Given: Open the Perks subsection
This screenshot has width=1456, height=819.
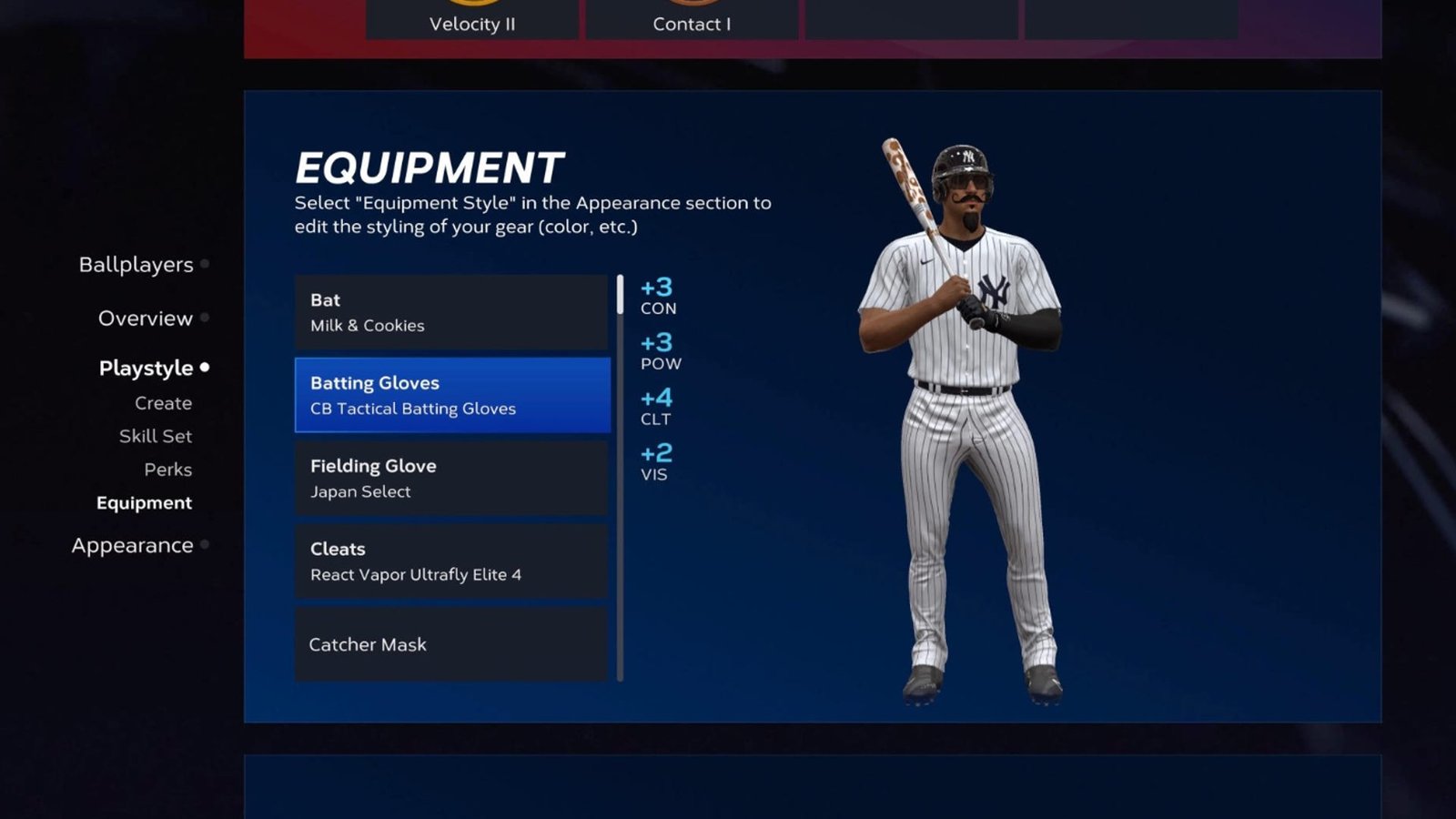Looking at the screenshot, I should 168,470.
